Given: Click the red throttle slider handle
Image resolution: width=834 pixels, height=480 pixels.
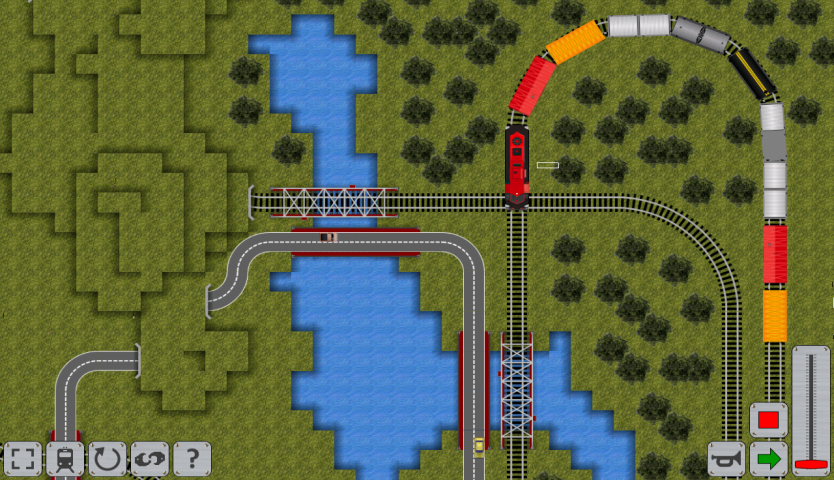Looking at the screenshot, I should [811, 465].
